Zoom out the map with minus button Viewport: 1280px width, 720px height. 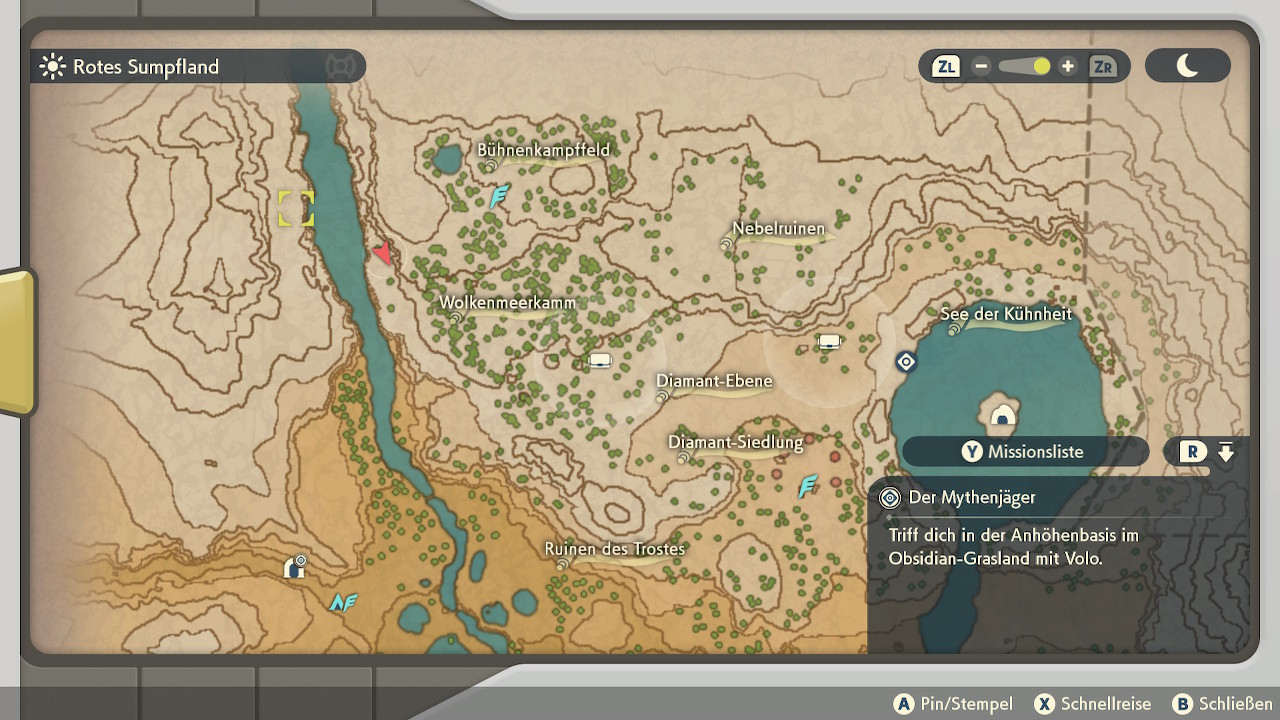tap(981, 67)
